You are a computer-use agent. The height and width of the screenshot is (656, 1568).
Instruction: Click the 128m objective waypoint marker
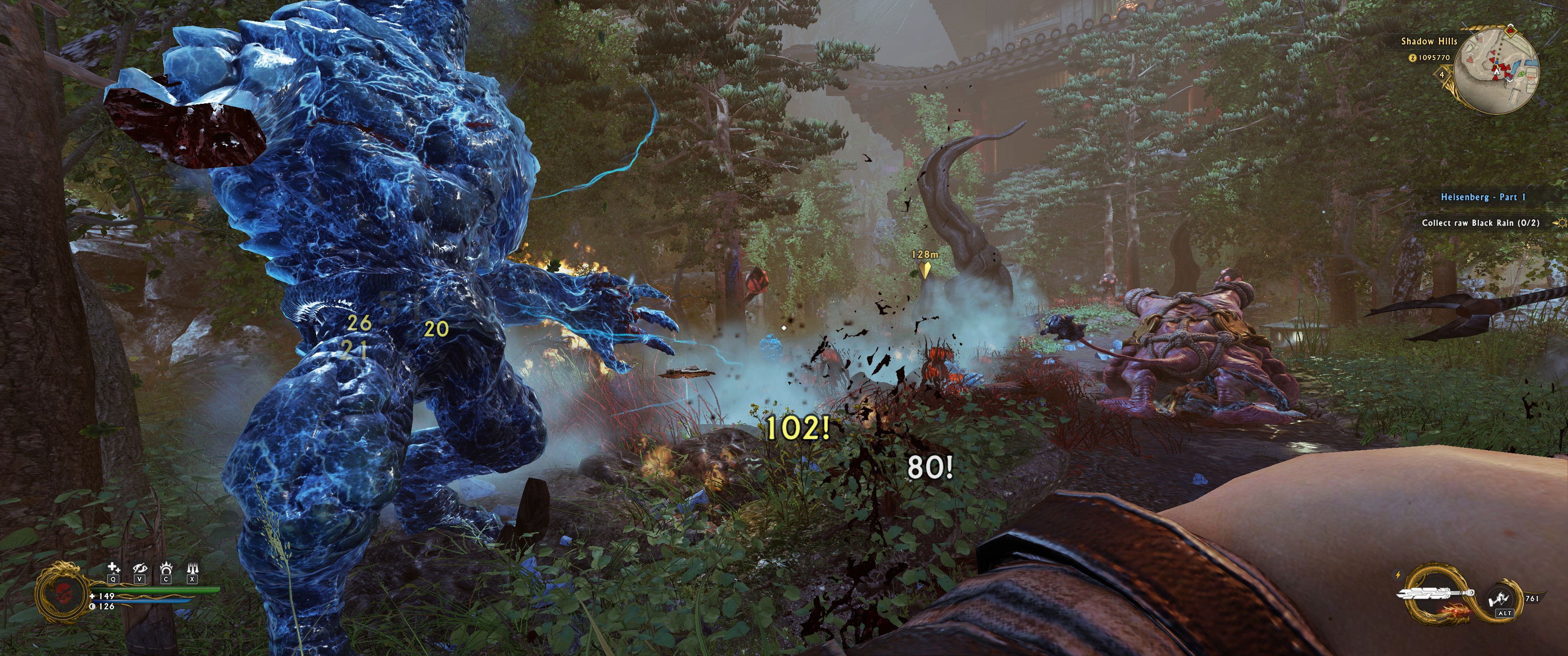pos(924,268)
